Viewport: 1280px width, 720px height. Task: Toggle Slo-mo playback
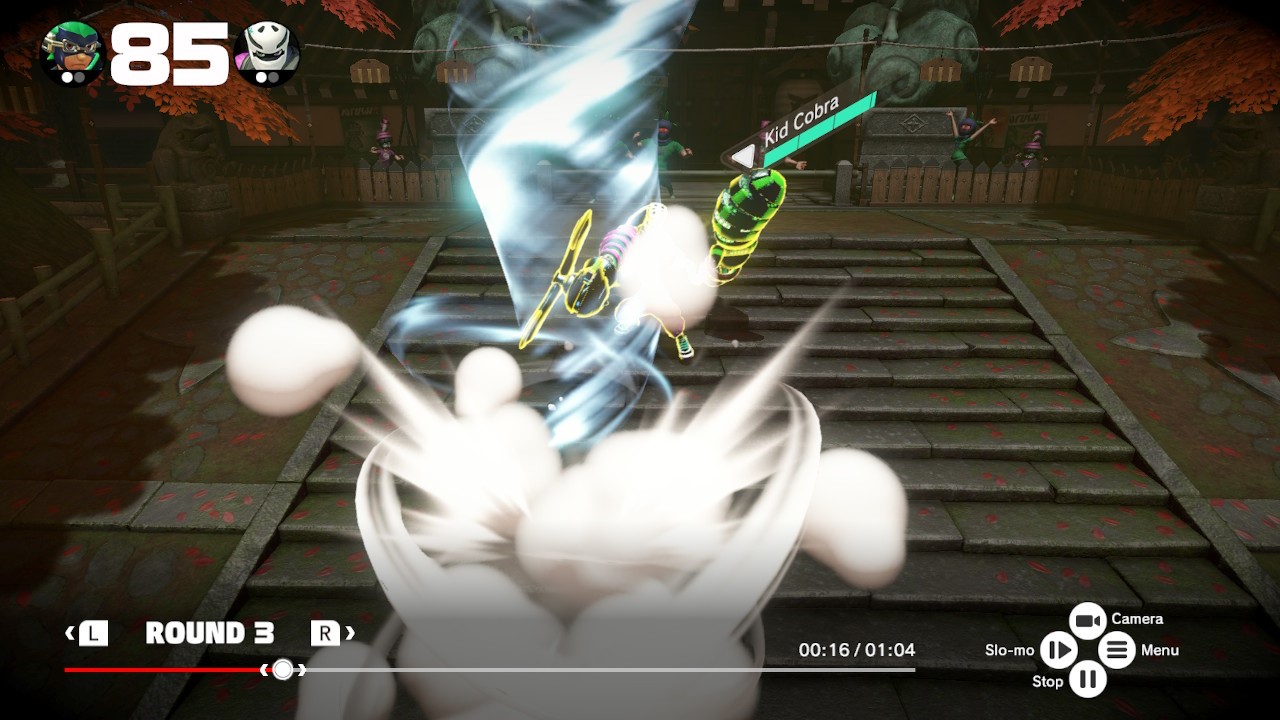click(x=1057, y=650)
